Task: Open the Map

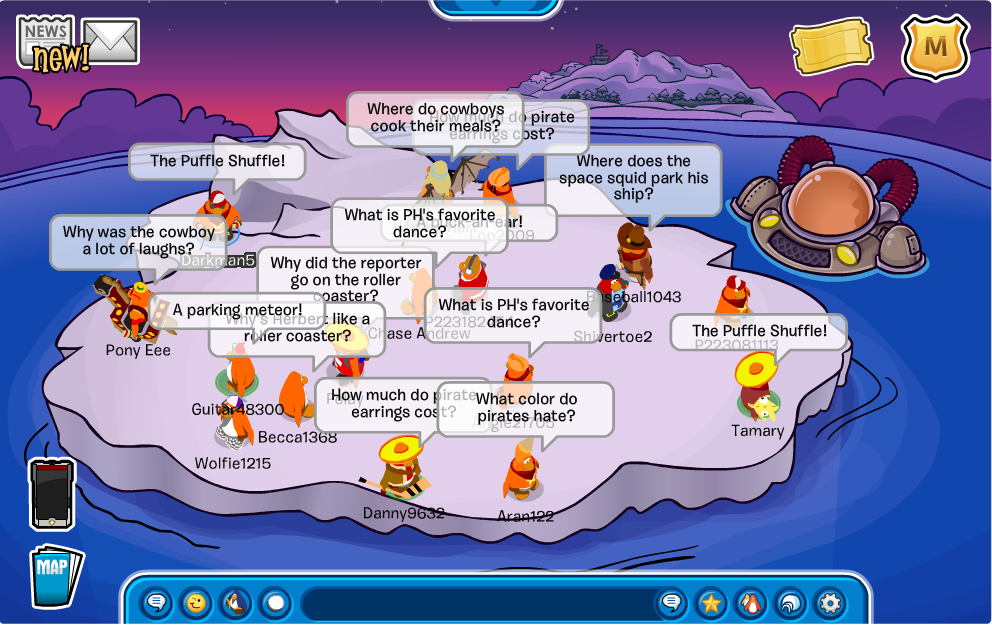Action: (56, 576)
